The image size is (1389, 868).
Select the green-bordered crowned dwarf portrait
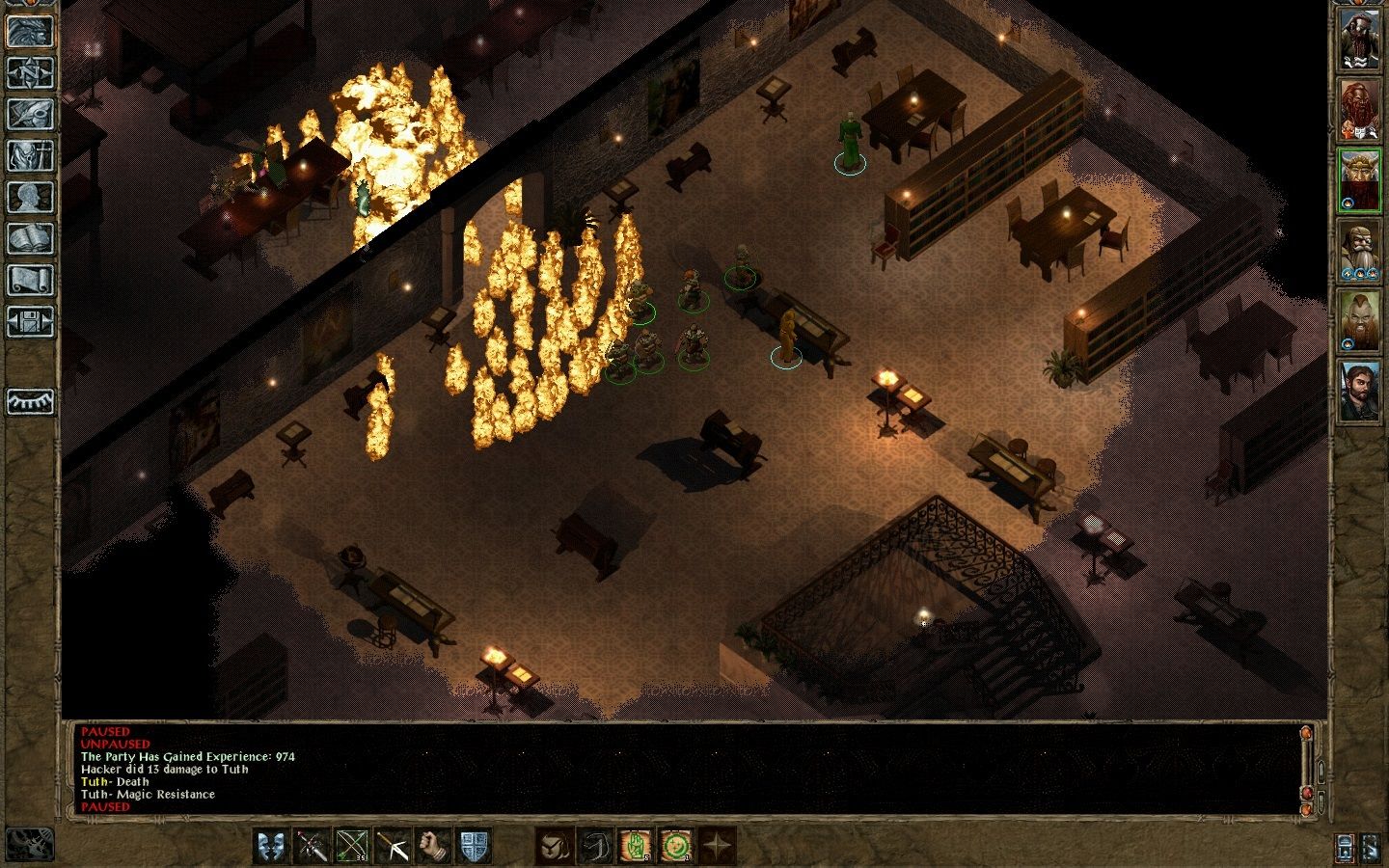click(1359, 180)
